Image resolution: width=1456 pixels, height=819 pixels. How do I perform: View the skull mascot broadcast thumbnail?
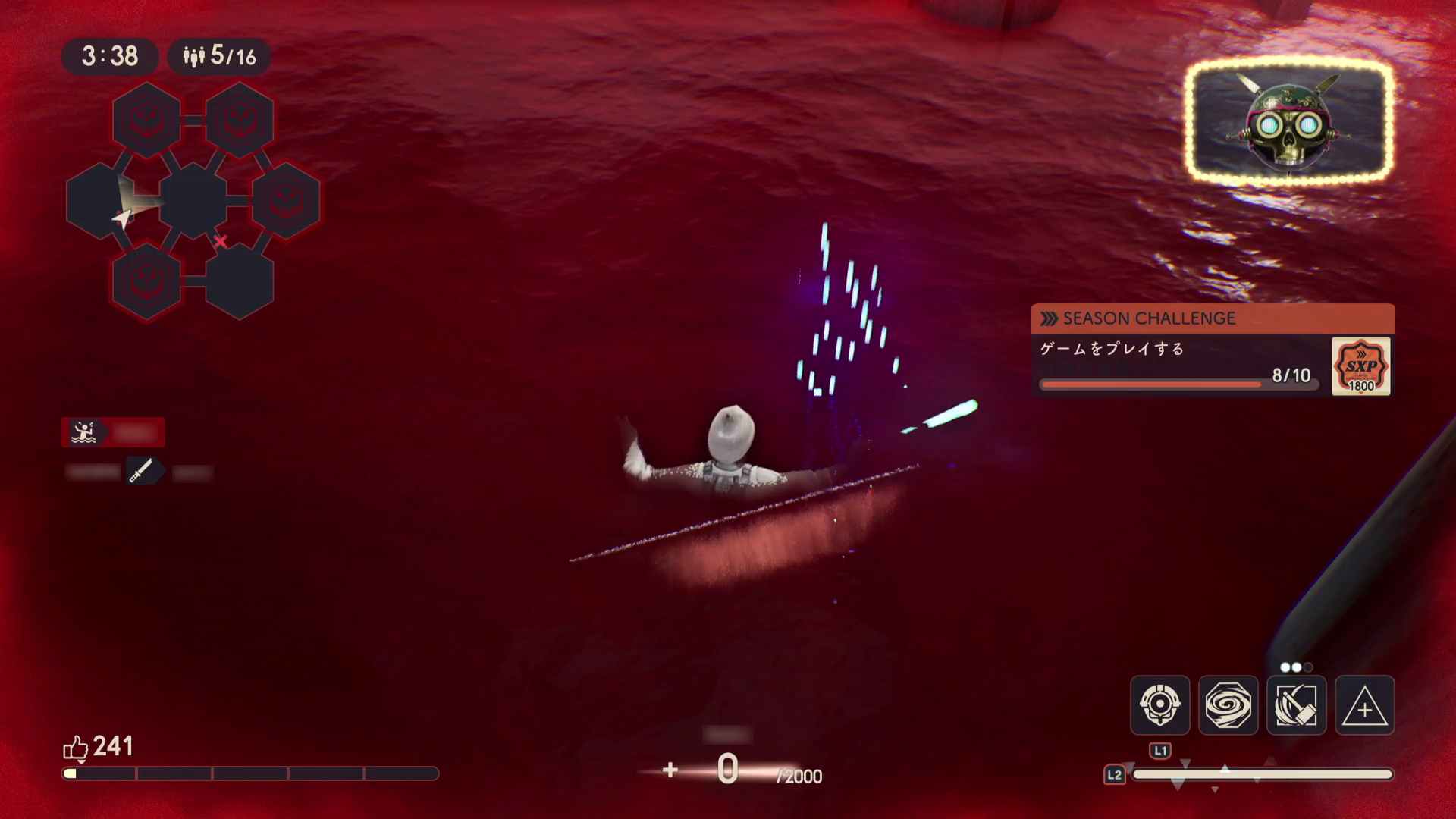tap(1289, 121)
